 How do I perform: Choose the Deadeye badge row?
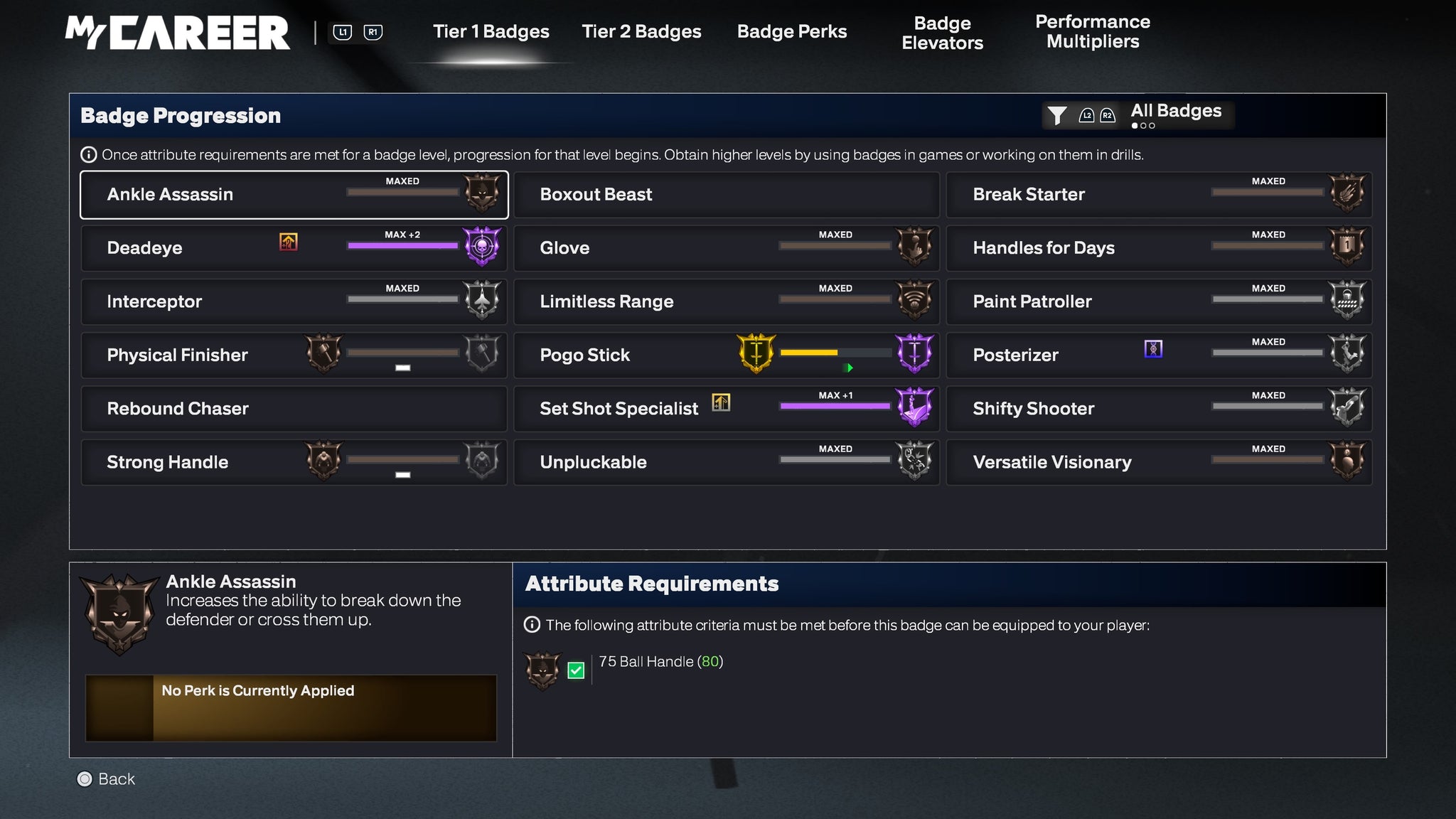point(294,248)
